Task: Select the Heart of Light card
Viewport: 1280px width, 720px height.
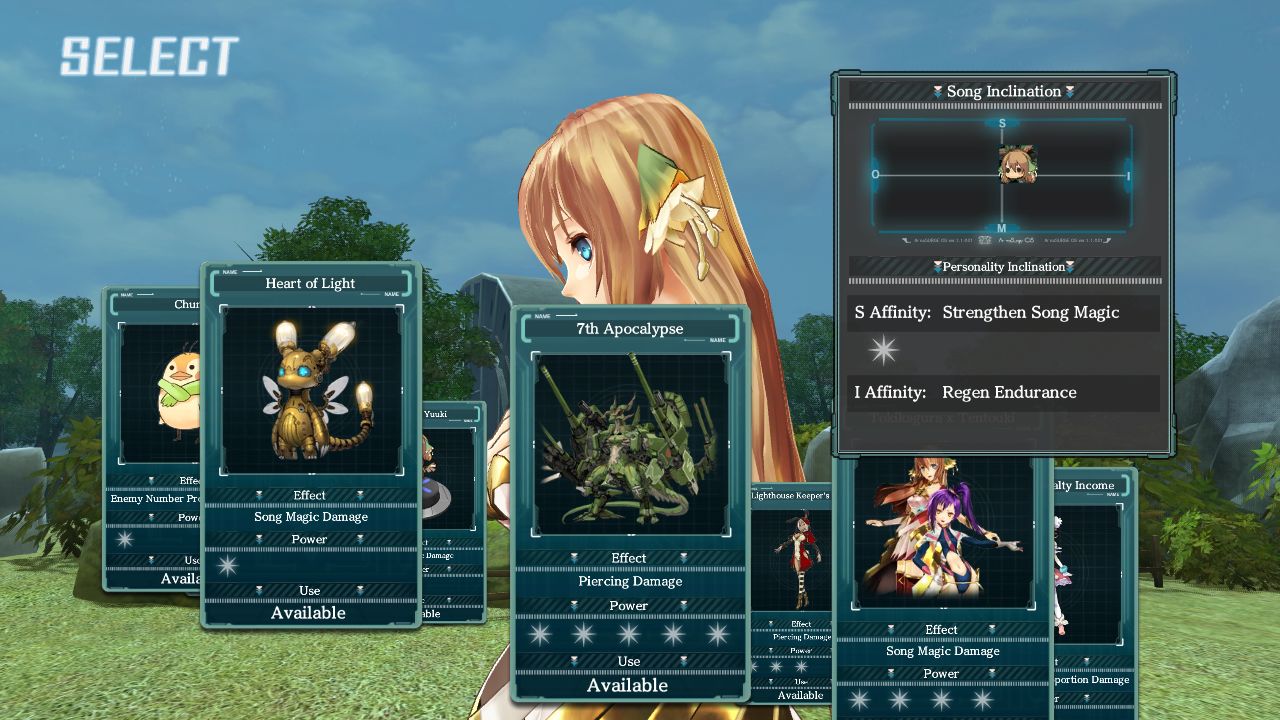Action: (310, 390)
